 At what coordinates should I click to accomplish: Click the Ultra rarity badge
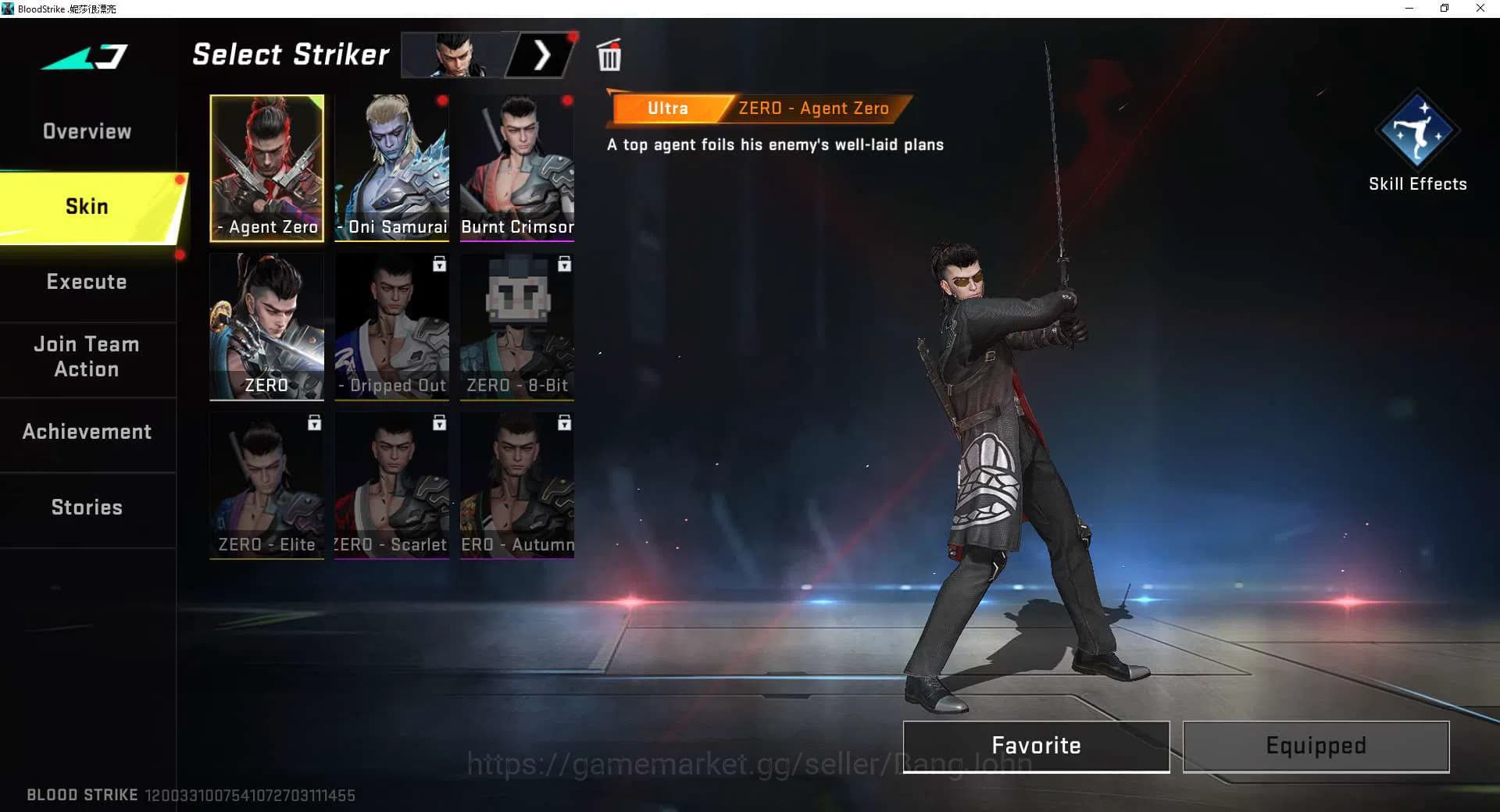click(668, 108)
